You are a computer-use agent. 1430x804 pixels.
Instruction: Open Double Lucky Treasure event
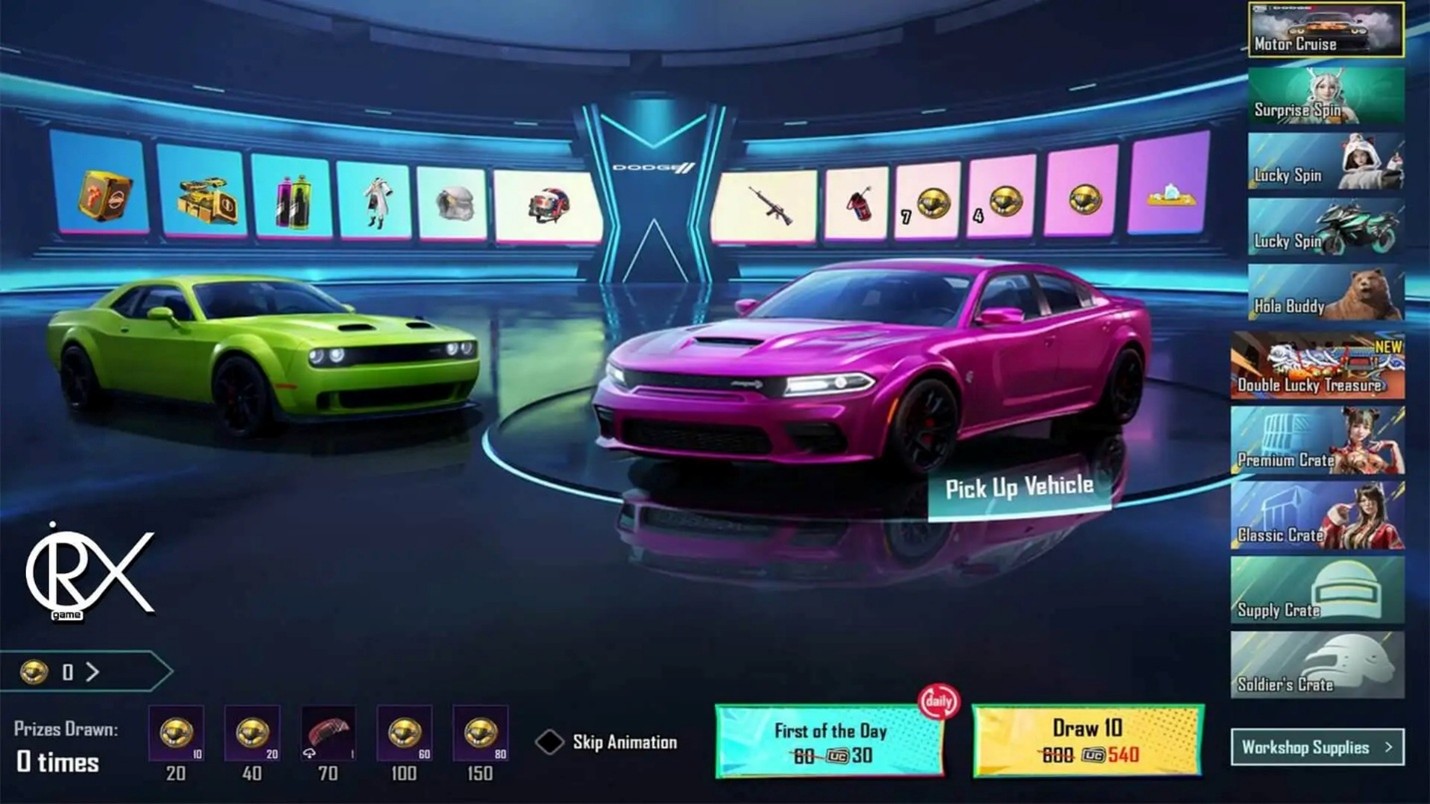tap(1317, 367)
